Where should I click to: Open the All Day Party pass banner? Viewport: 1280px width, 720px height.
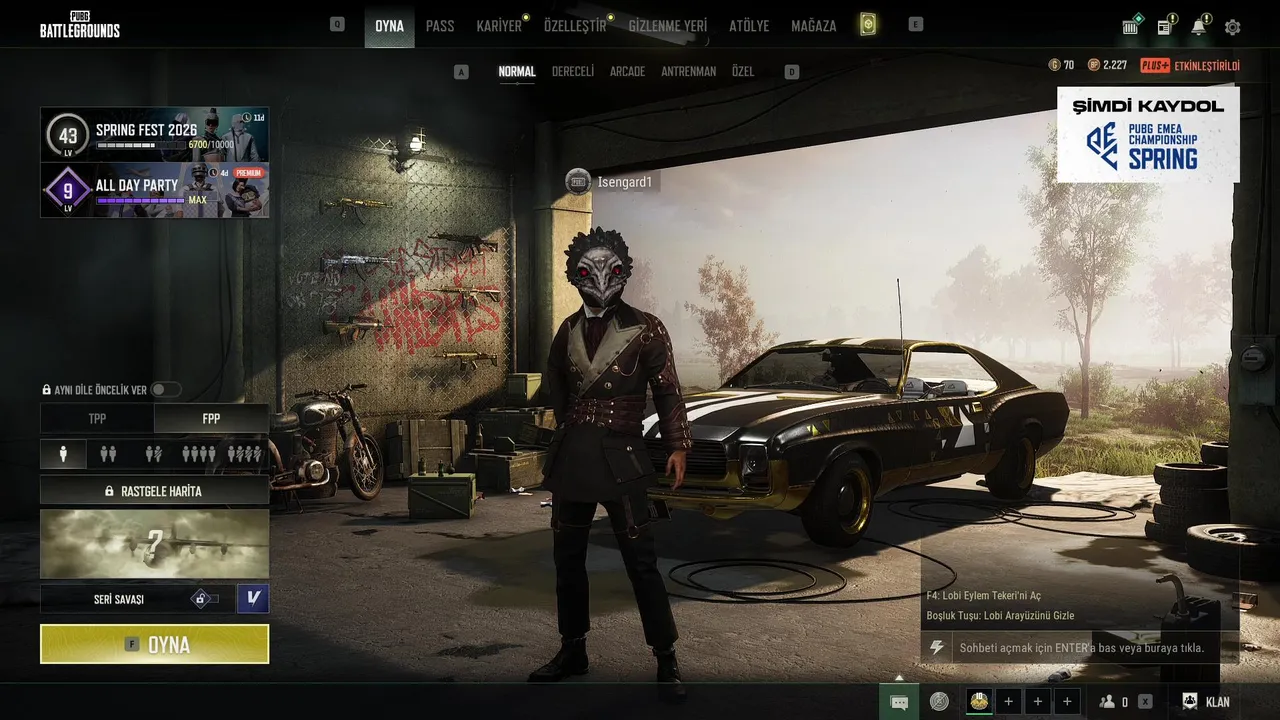(x=155, y=190)
